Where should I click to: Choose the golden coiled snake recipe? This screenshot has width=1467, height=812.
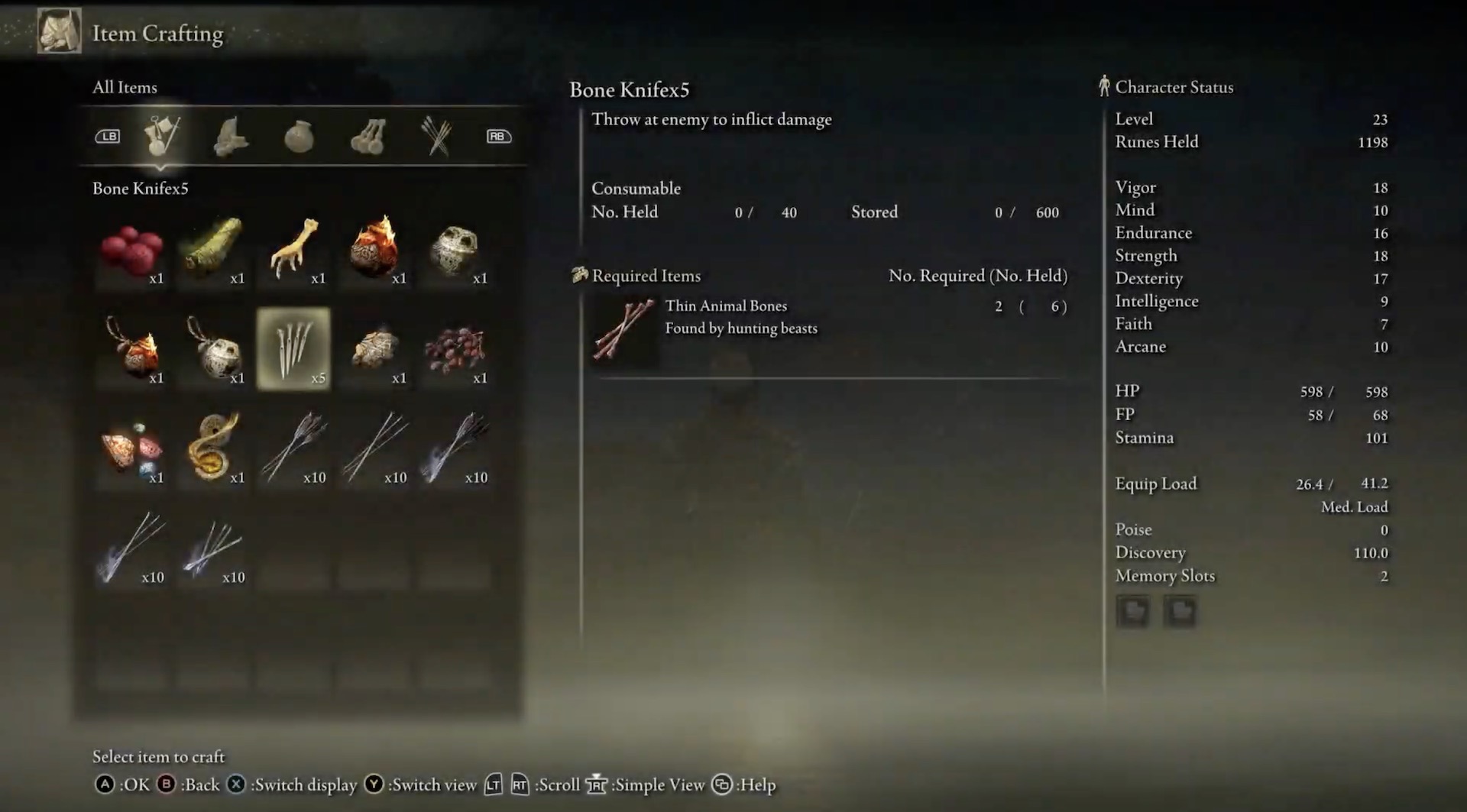pyautogui.click(x=213, y=449)
